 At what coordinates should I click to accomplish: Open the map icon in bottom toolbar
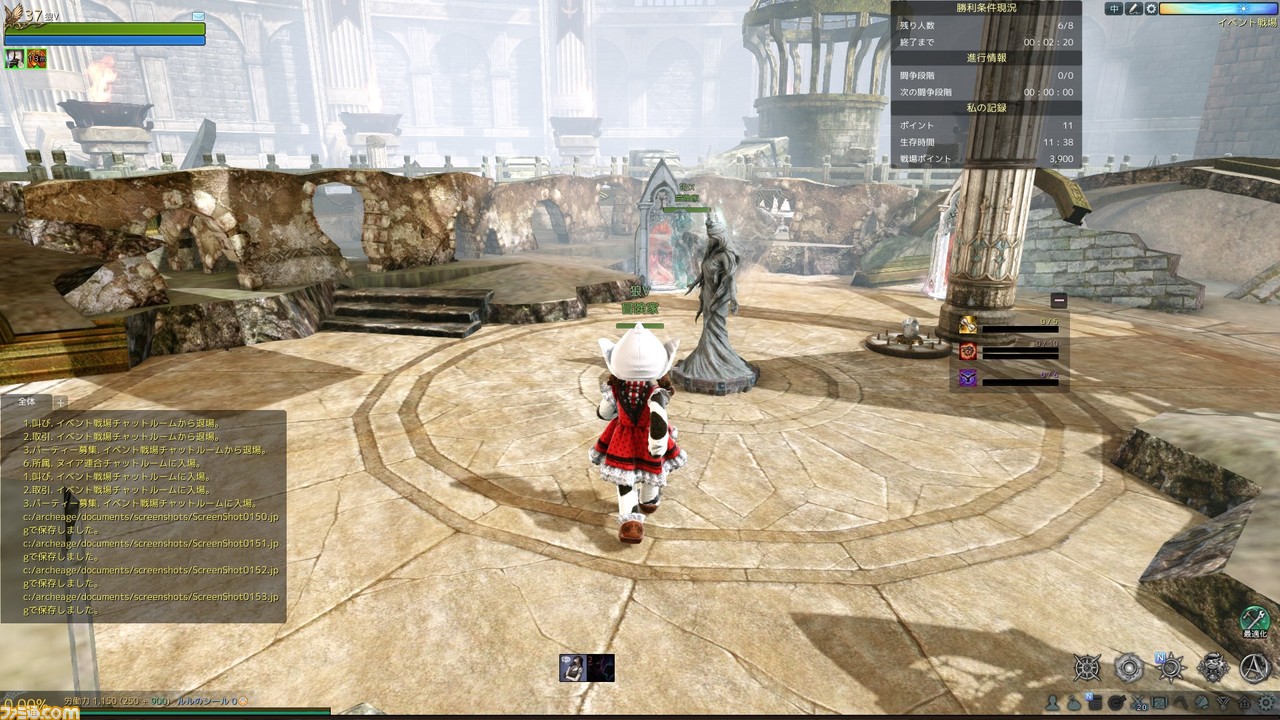coord(1159,703)
